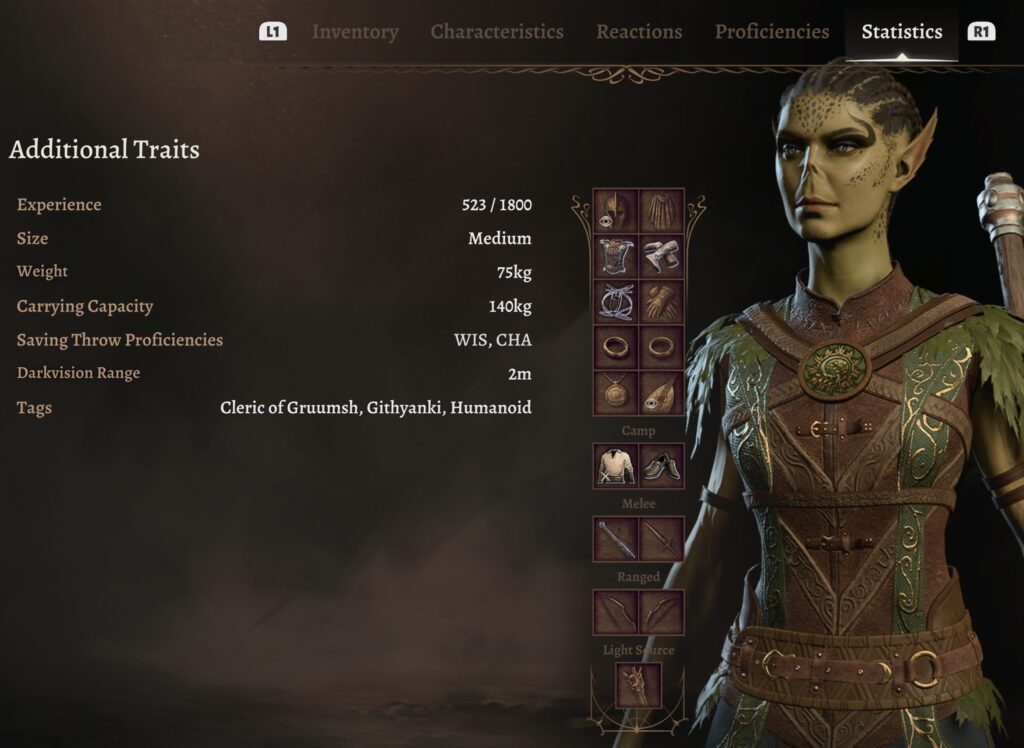The height and width of the screenshot is (748, 1024).
Task: Select the equipped chest armour slot
Action: coord(616,256)
